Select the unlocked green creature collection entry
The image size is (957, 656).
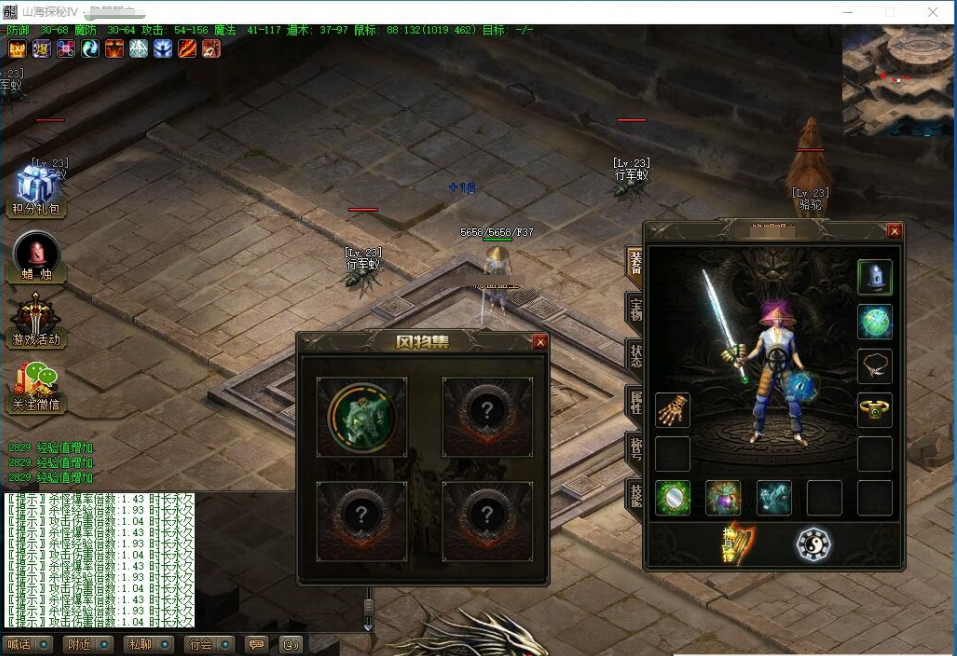click(x=361, y=417)
